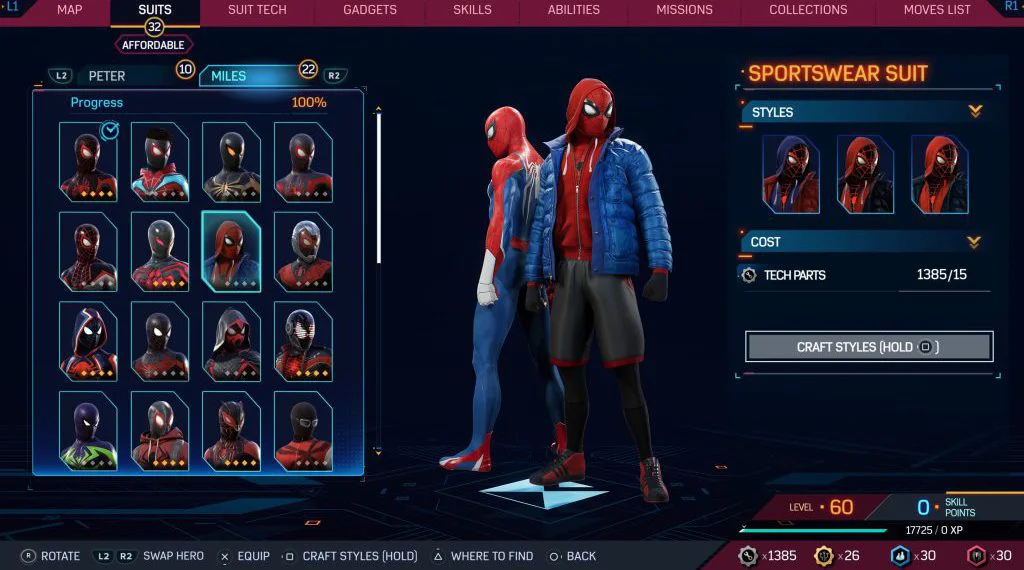Go to the Skills tab
This screenshot has width=1024, height=570.
point(472,10)
